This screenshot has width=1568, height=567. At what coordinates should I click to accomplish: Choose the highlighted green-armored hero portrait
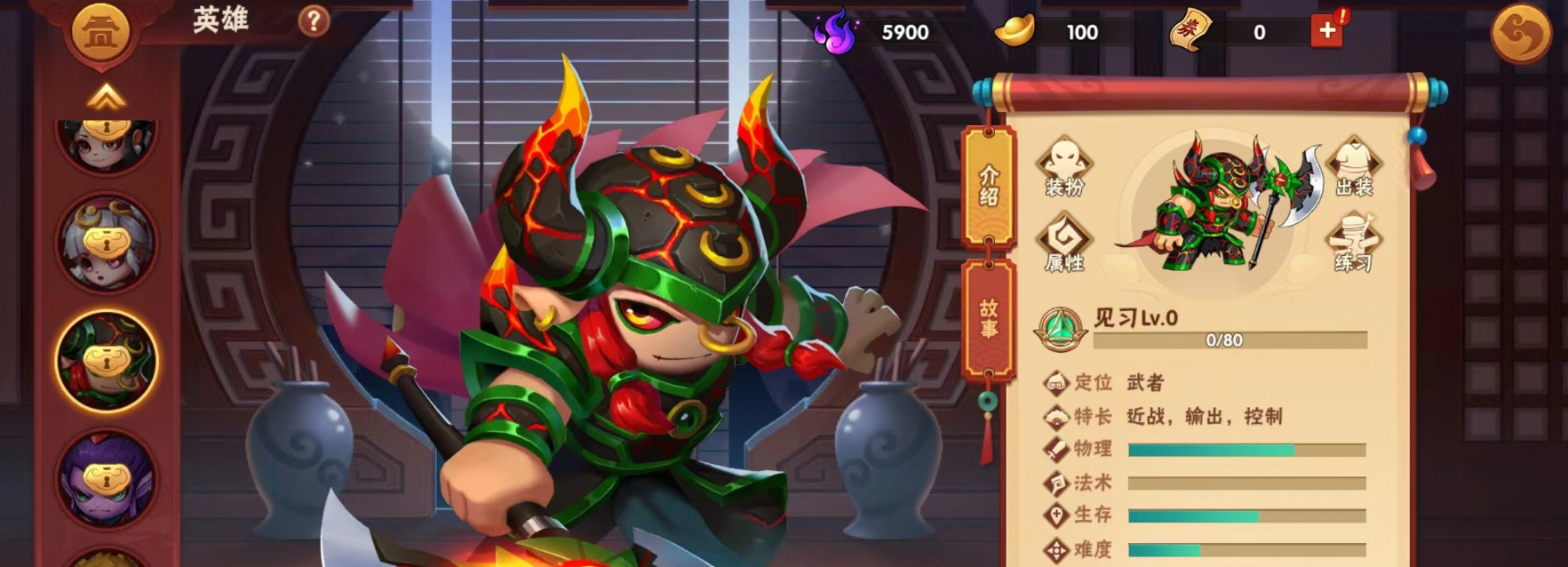[107, 361]
